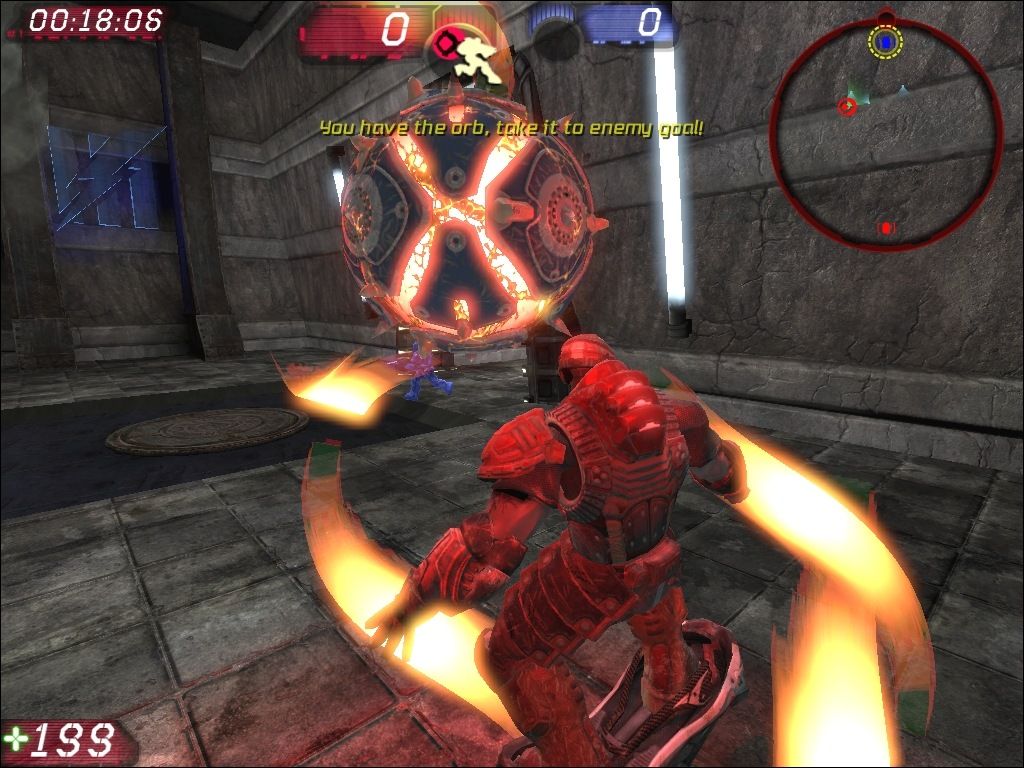Select the red goal marker on the minimap
This screenshot has height=768, width=1024.
tap(885, 228)
